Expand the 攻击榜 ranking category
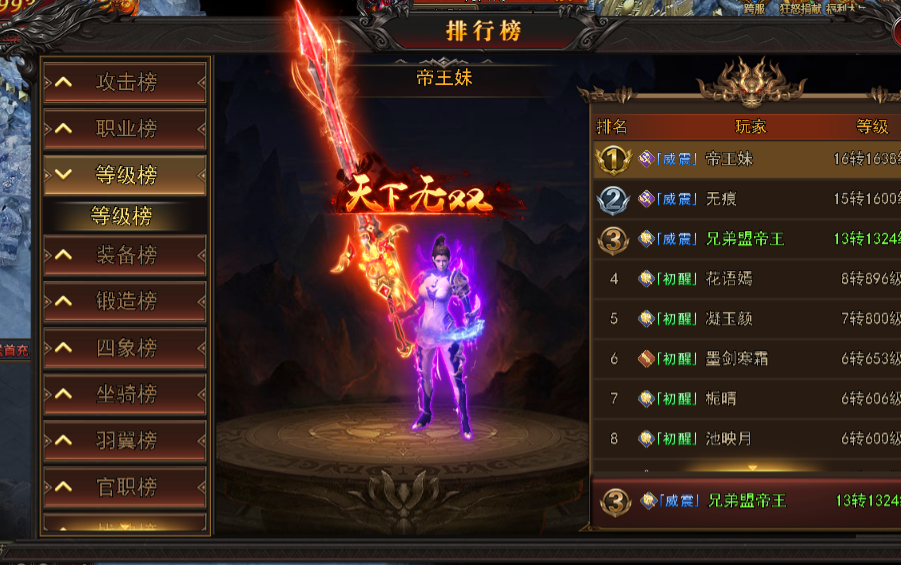Image resolution: width=901 pixels, height=565 pixels. (x=125, y=83)
